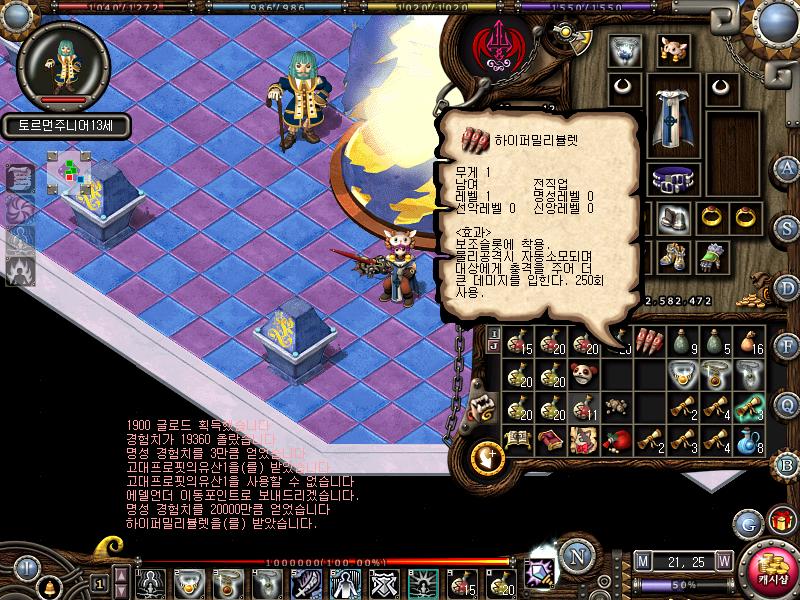Screen dimensions: 800x600
Task: Select the equipped green gauntlet
Action: tap(710, 257)
